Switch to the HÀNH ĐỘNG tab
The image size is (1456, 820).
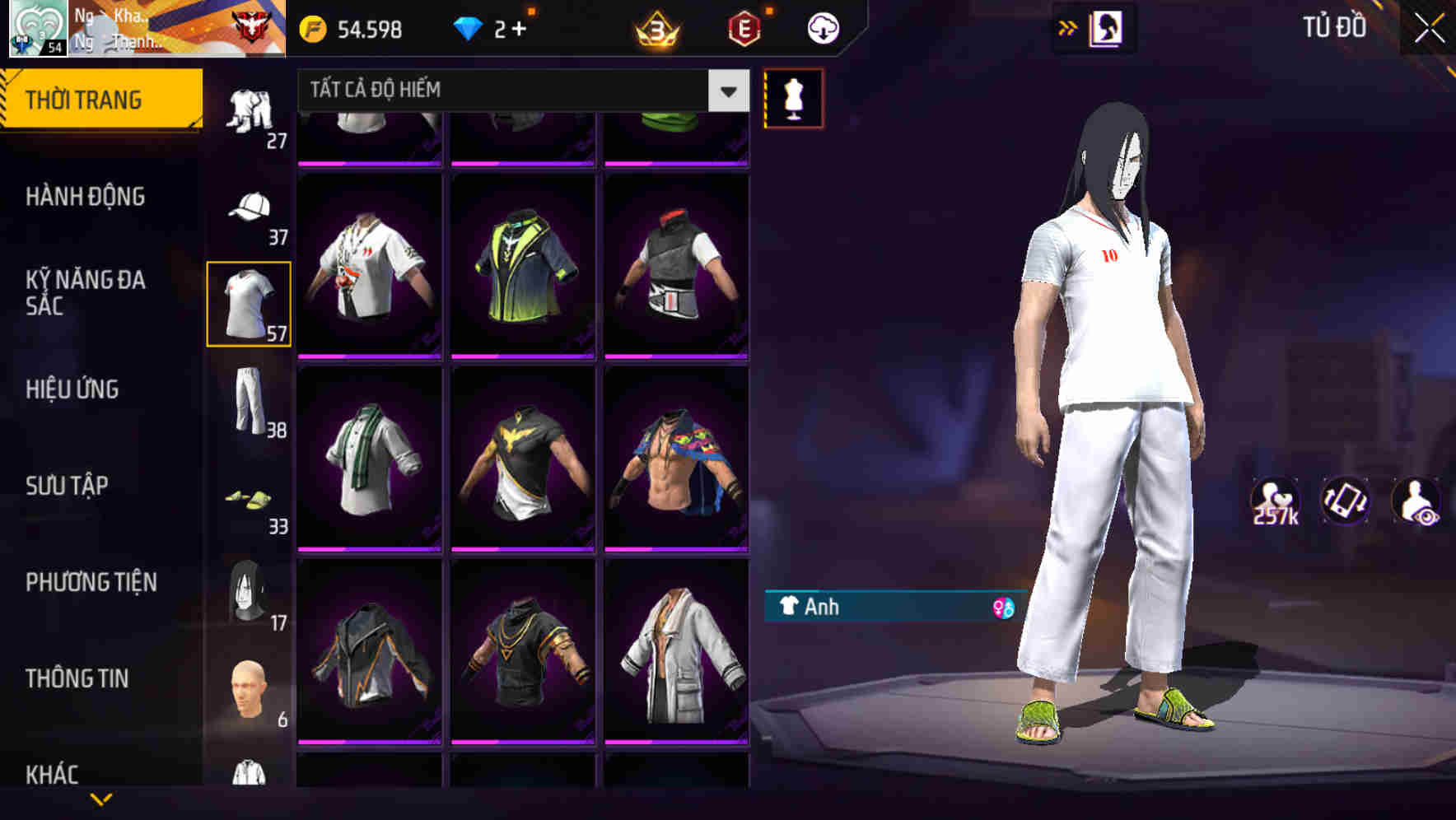[x=86, y=196]
